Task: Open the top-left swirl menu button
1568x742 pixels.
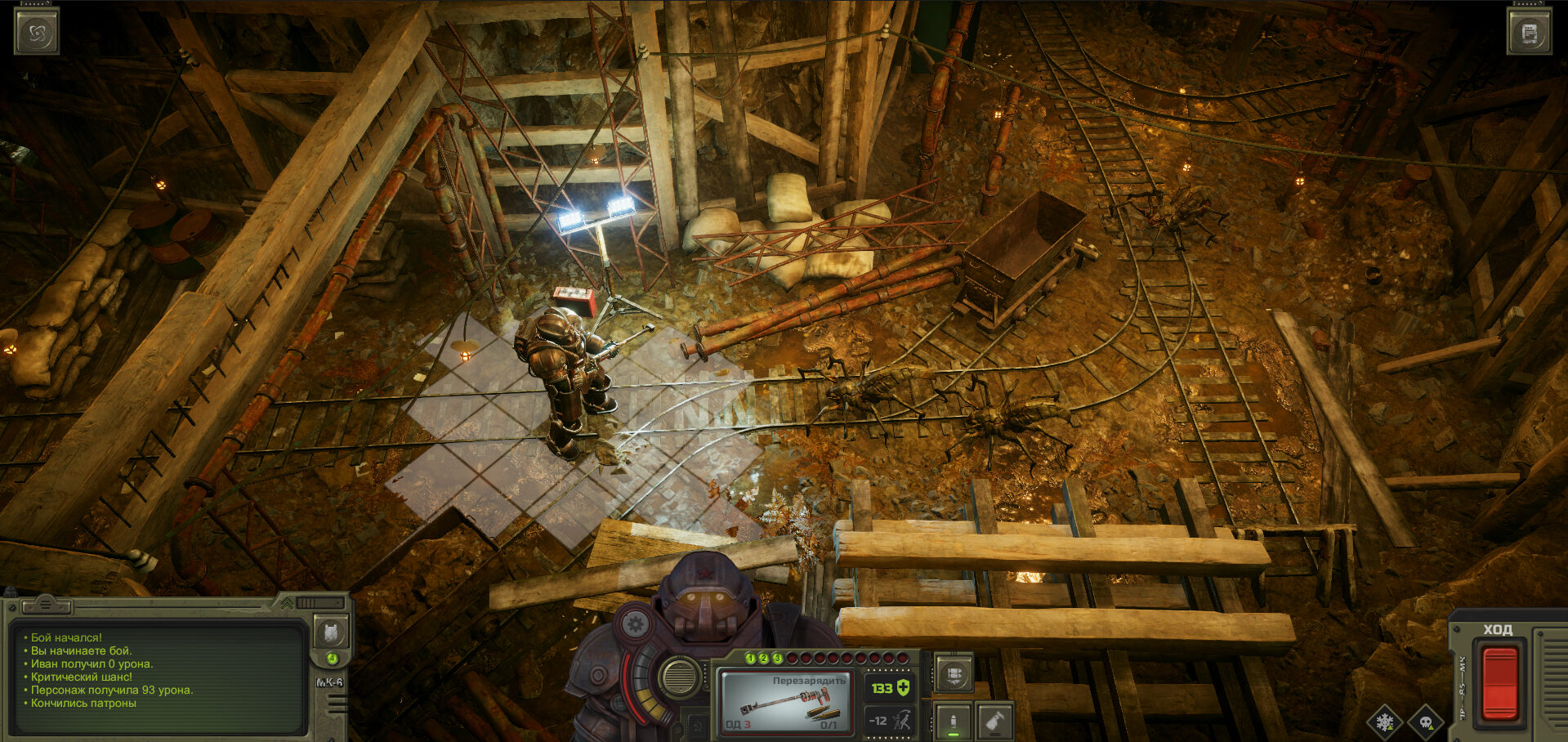Action: click(x=37, y=33)
